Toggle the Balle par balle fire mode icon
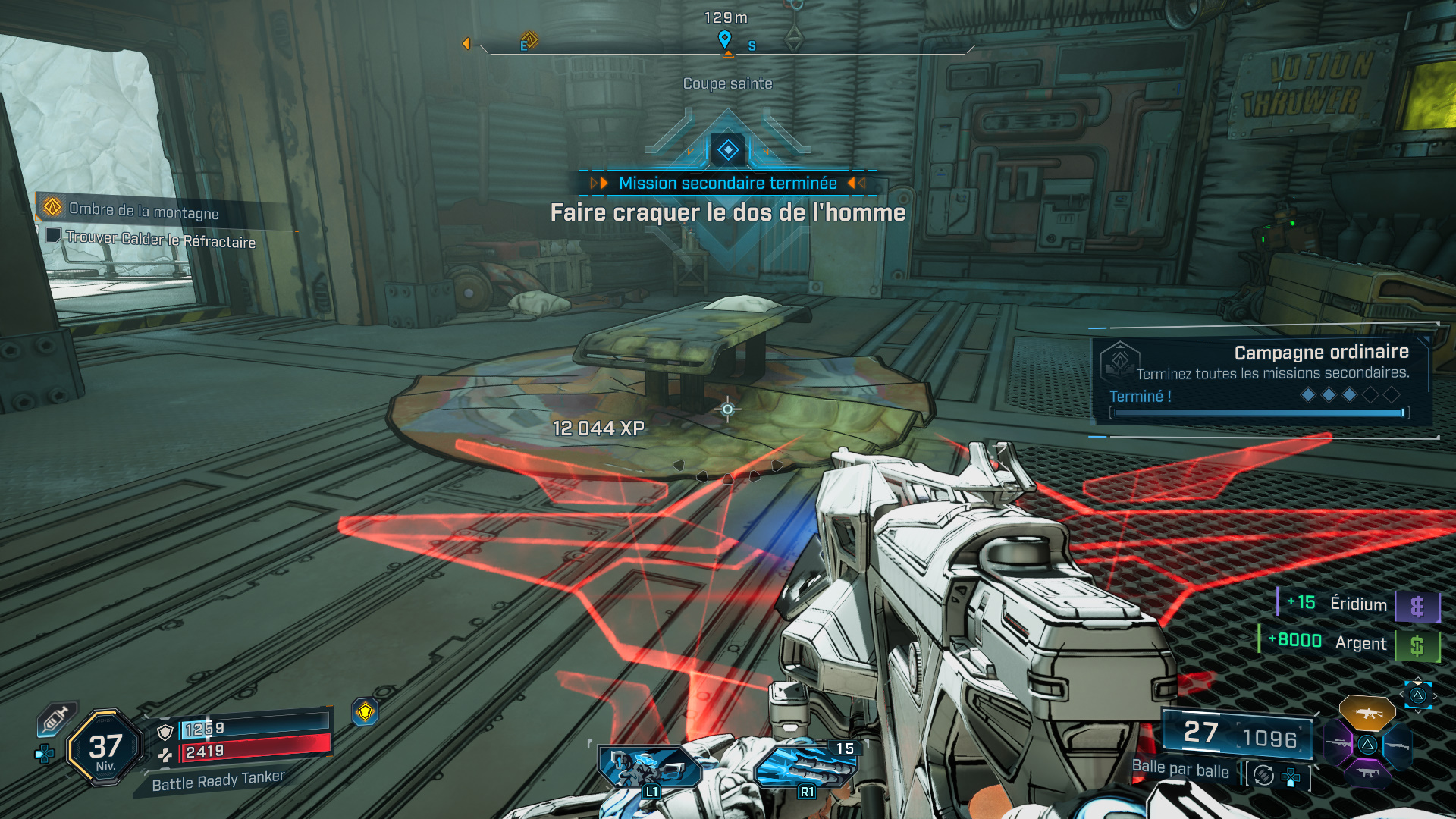1456x819 pixels. (1263, 775)
